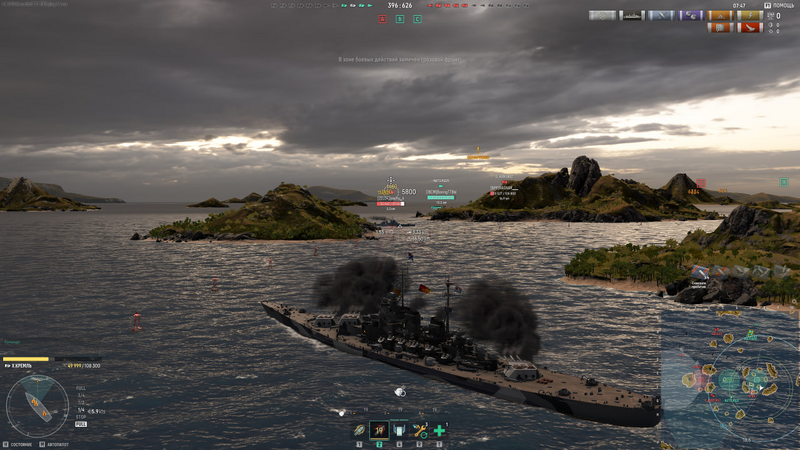Show the Состояние ship status panel
The image size is (800, 450).
(x=18, y=444)
